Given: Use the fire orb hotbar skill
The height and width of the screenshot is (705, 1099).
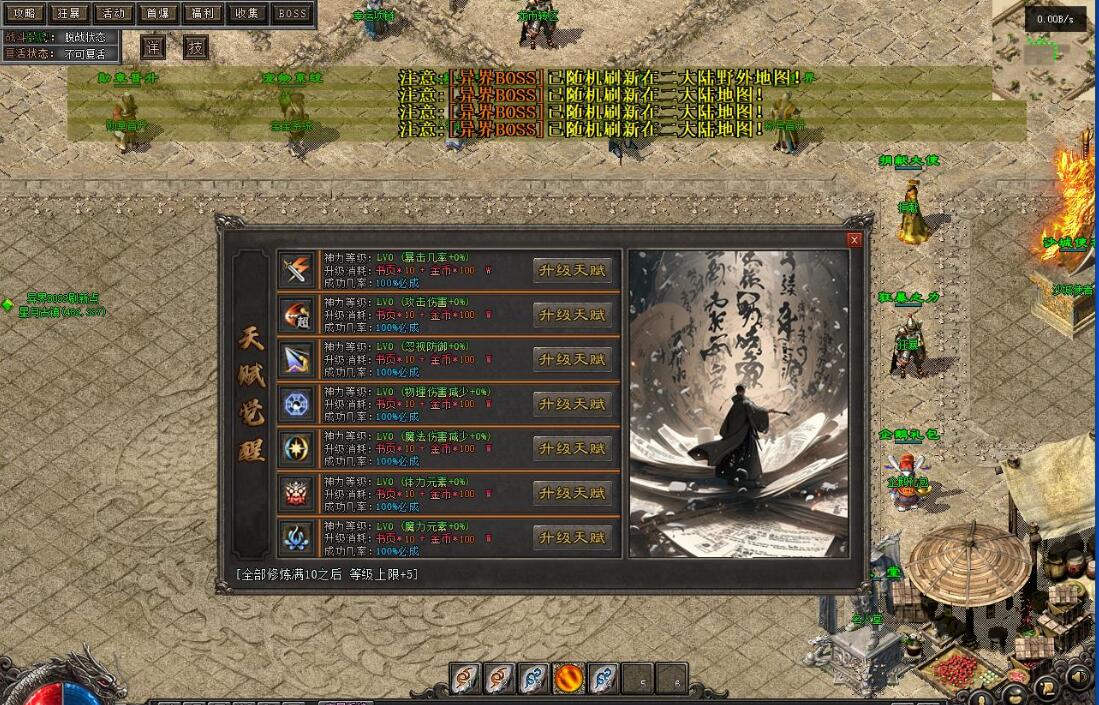Looking at the screenshot, I should (569, 679).
